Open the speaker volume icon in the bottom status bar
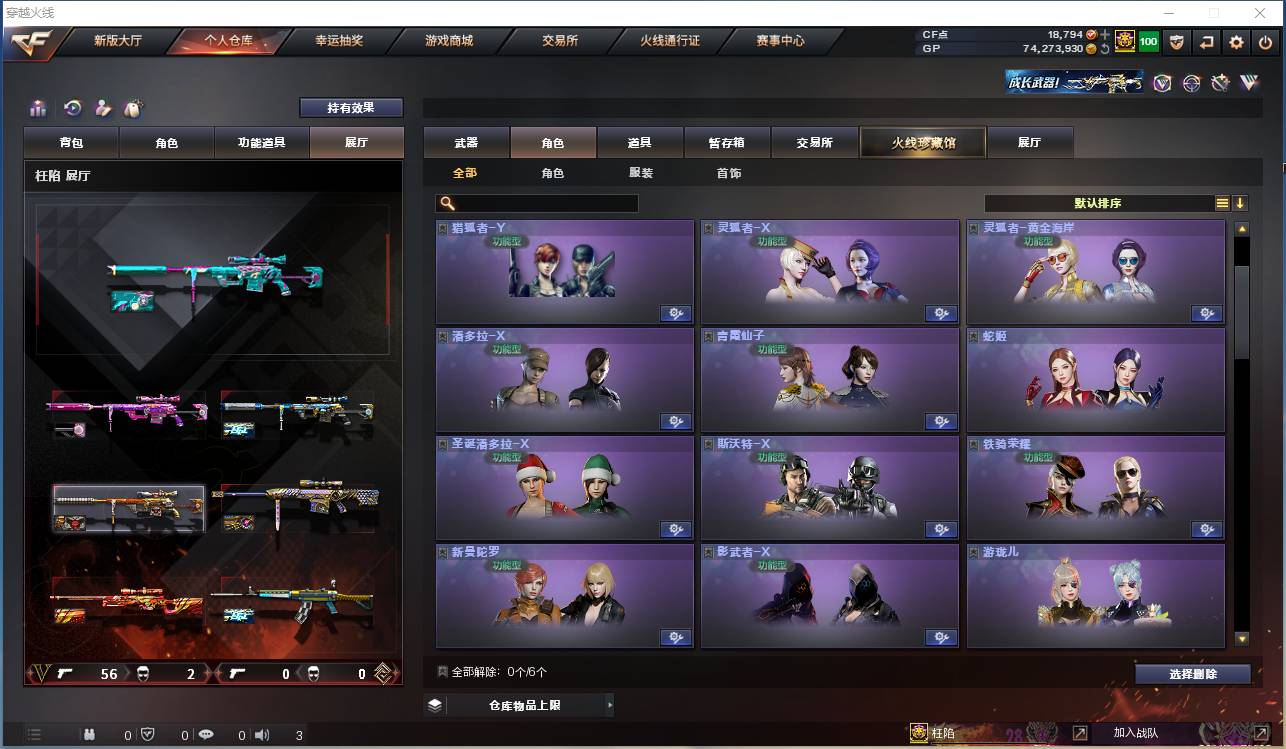 (262, 734)
